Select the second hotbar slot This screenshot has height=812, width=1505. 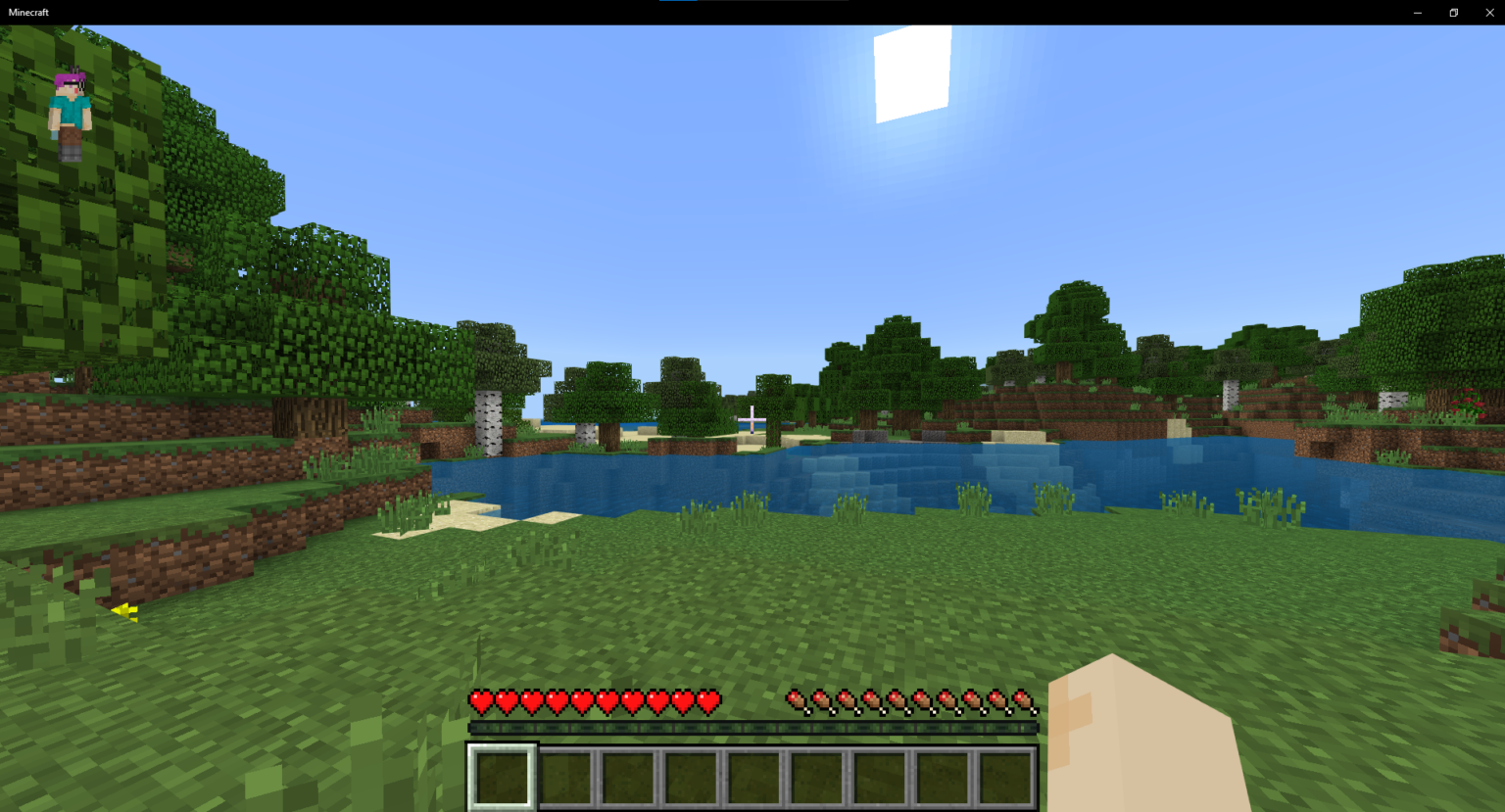tap(563, 778)
